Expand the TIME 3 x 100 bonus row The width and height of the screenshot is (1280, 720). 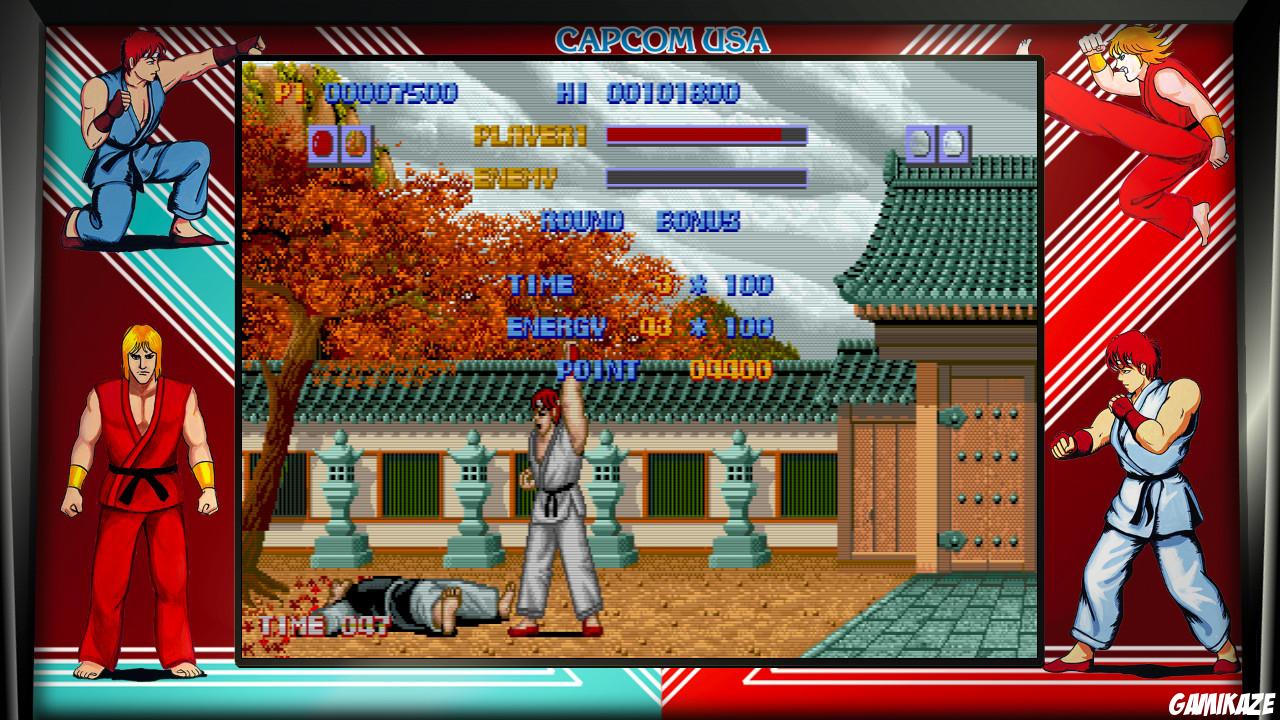(640, 284)
